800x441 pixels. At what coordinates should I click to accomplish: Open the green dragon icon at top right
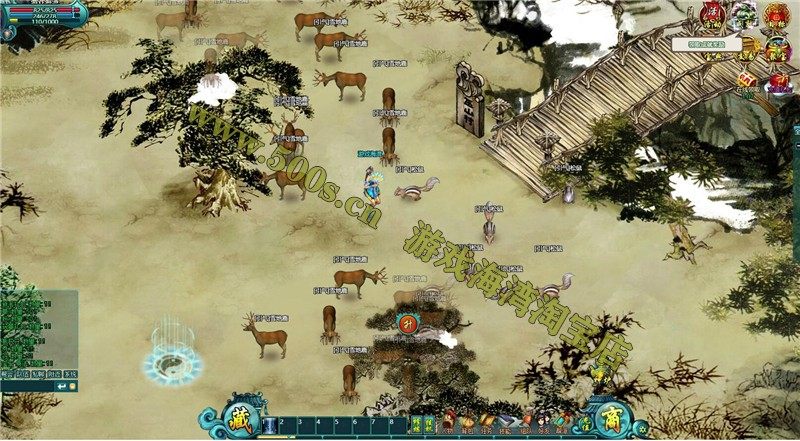tap(743, 14)
